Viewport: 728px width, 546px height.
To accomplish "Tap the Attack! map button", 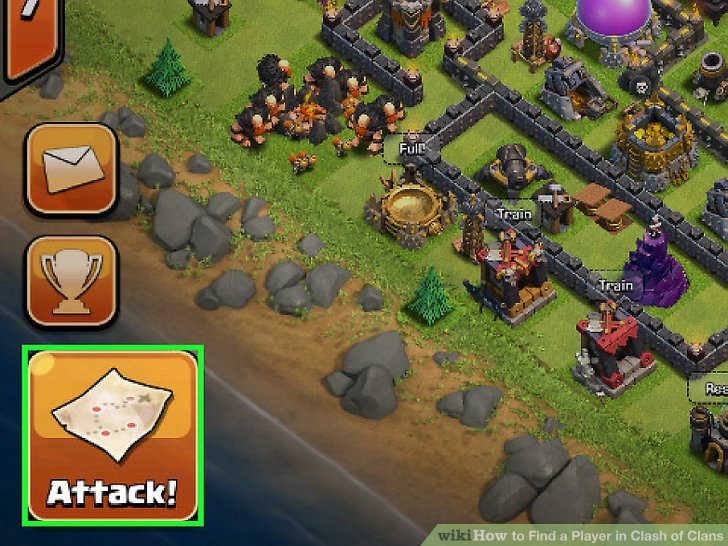I will [x=114, y=434].
